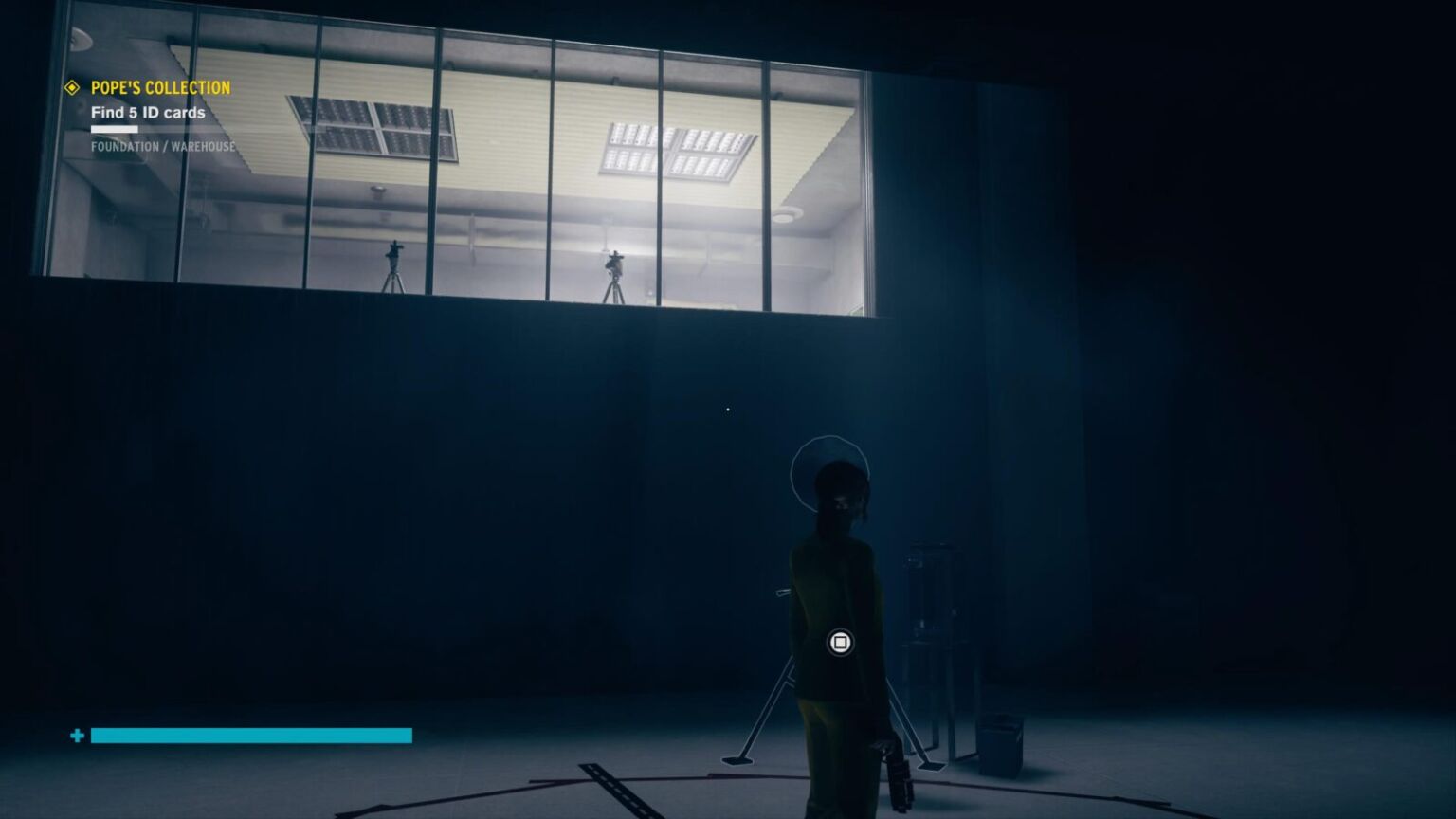Select the FOUNDATION / WAREHOUSE location label
The height and width of the screenshot is (819, 1456).
pyautogui.click(x=163, y=147)
